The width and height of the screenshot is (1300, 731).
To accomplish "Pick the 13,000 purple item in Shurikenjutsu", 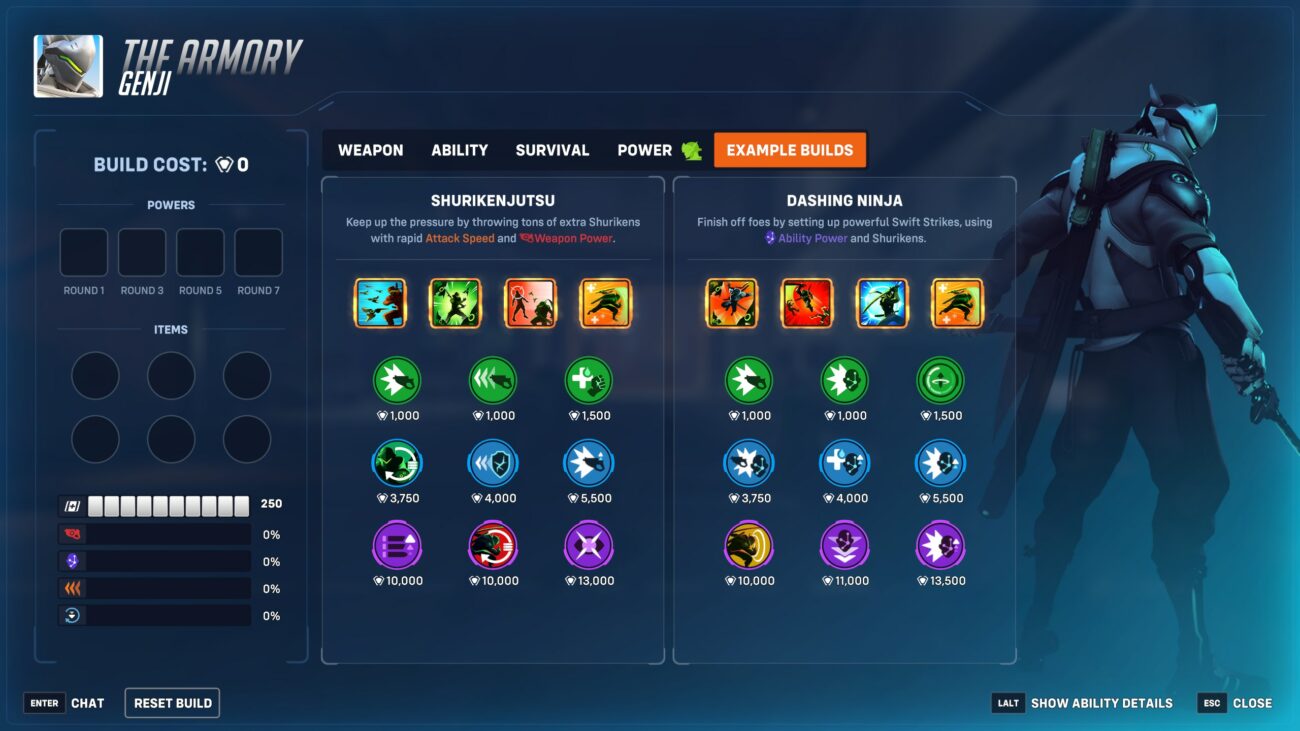I will (x=588, y=546).
